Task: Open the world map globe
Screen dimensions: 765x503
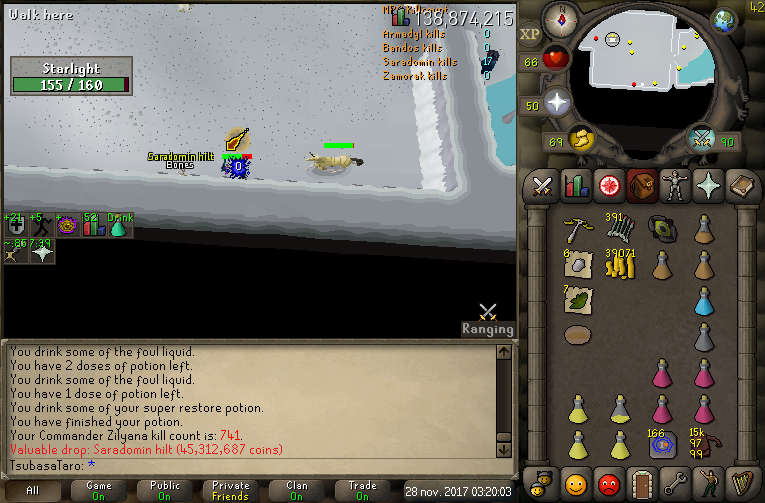Action: tap(723, 20)
